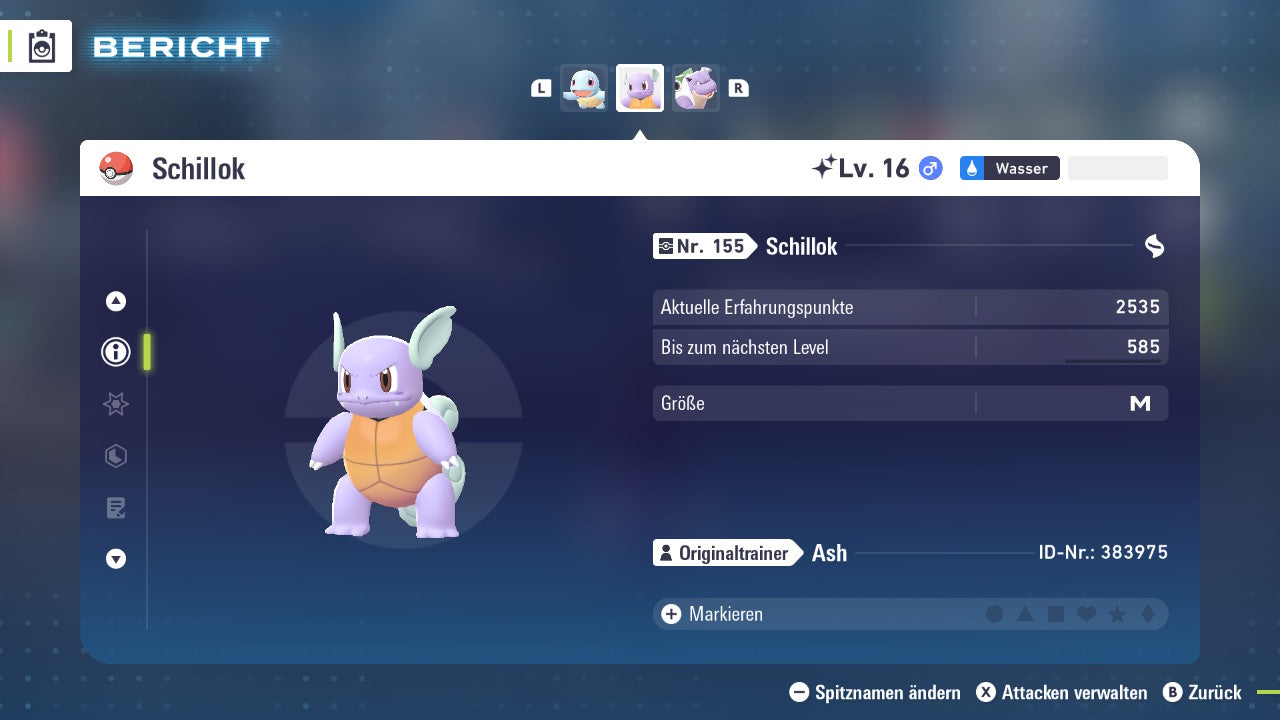Open the Pokémon info summary page
The height and width of the screenshot is (720, 1280).
[x=115, y=352]
